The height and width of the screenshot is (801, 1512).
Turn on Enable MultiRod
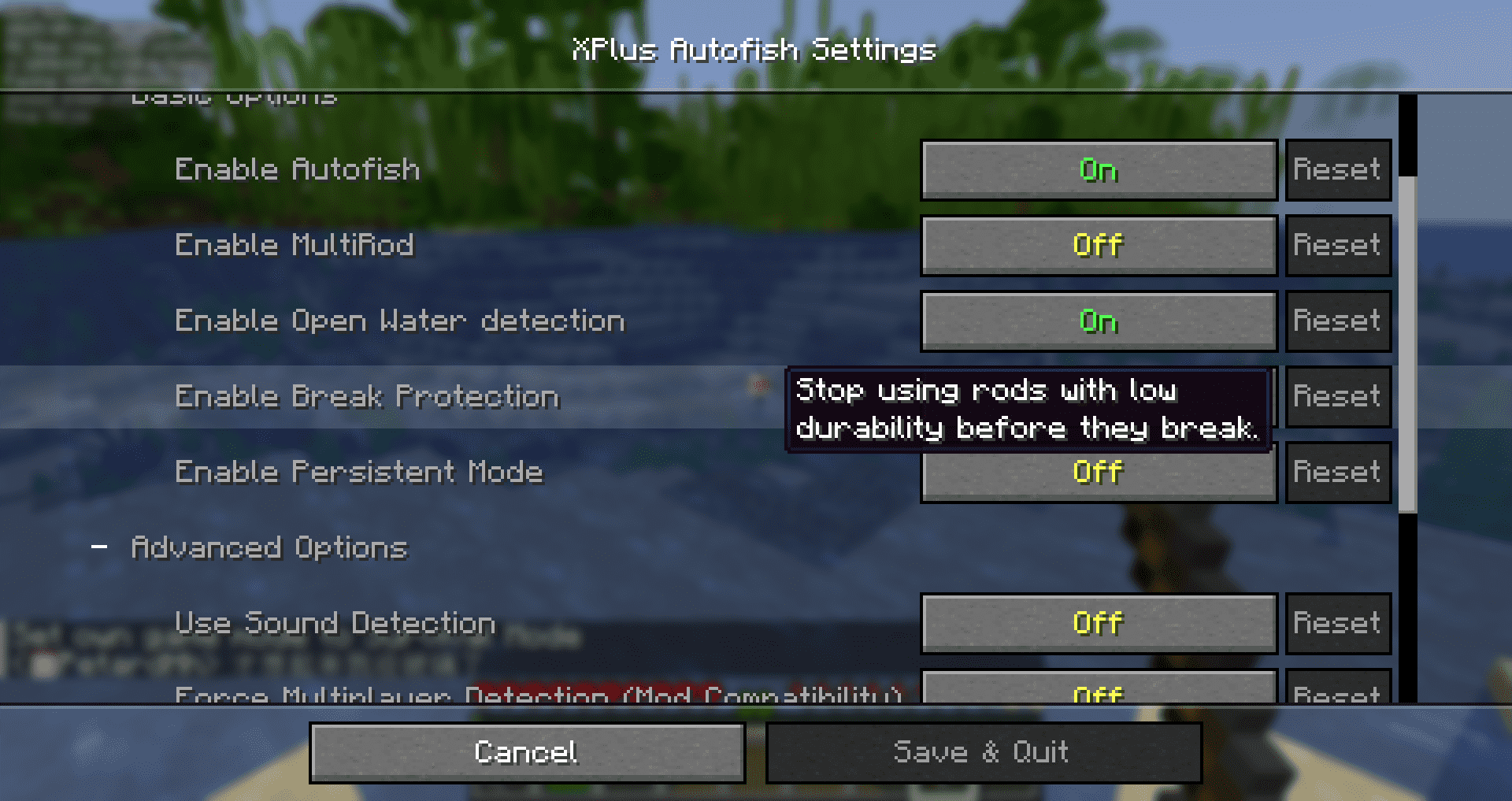(x=1098, y=245)
